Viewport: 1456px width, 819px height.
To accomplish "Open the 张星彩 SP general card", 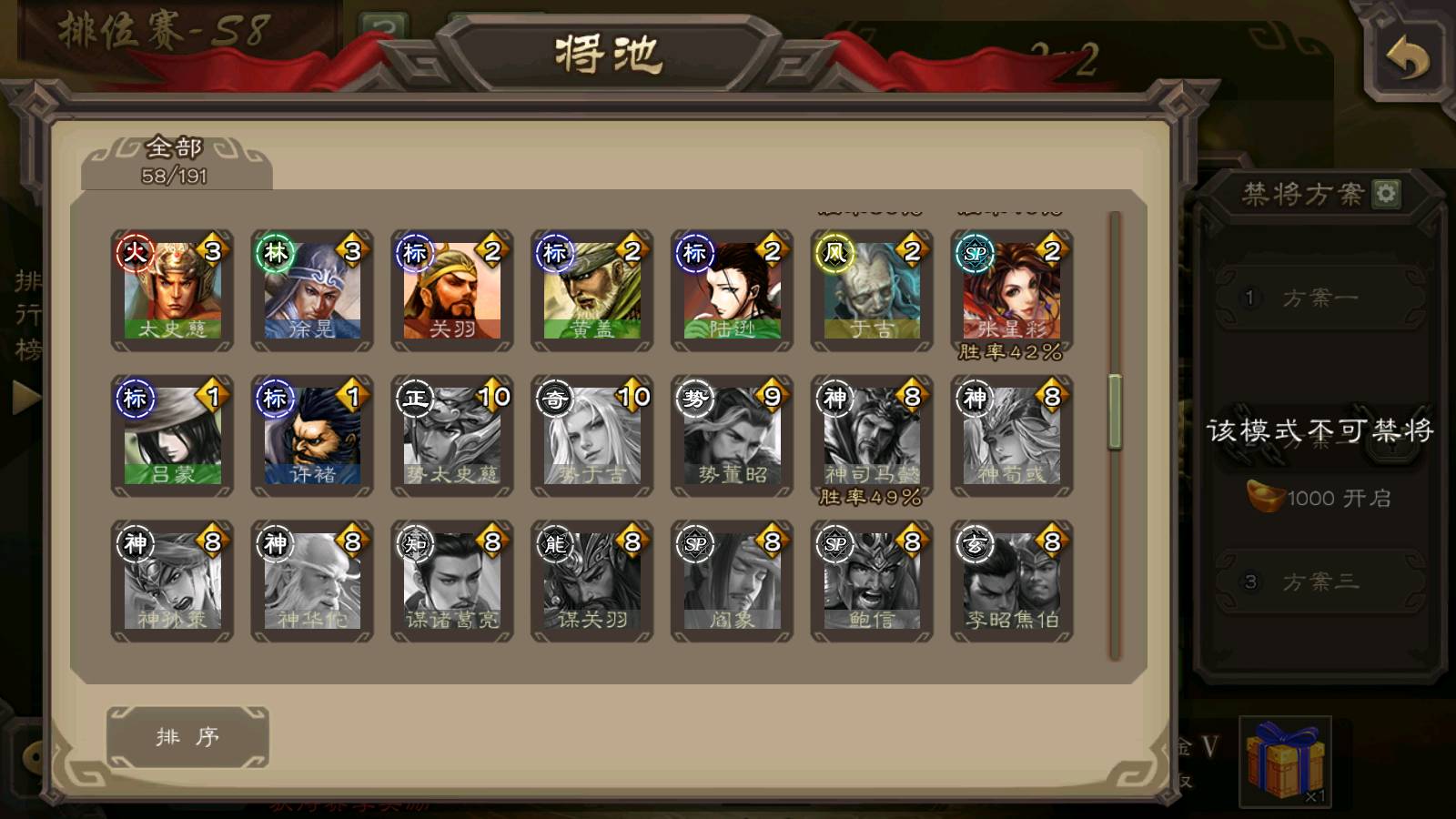I will click(x=1012, y=290).
